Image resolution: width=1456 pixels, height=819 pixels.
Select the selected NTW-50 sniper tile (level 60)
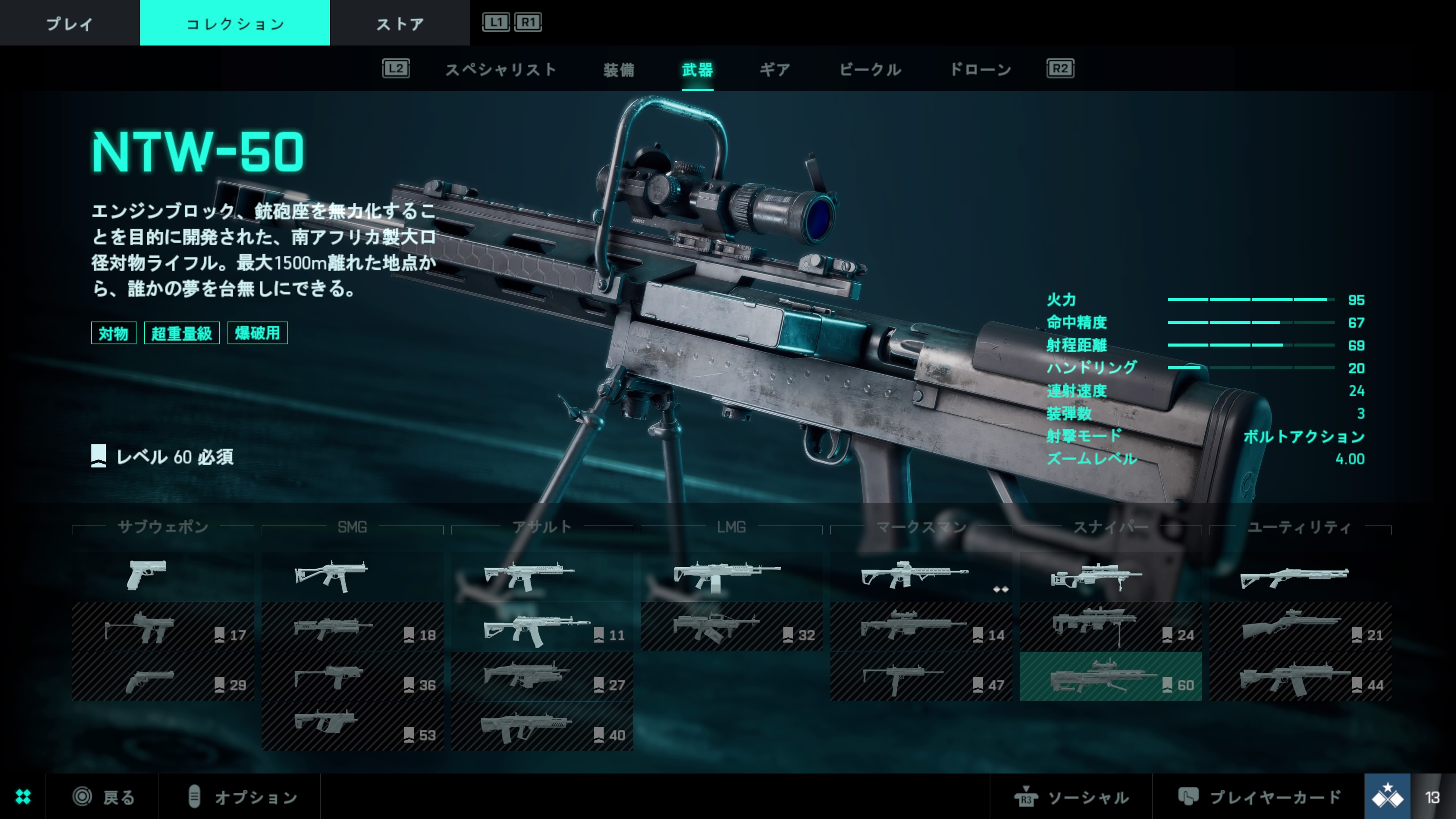(x=1110, y=676)
